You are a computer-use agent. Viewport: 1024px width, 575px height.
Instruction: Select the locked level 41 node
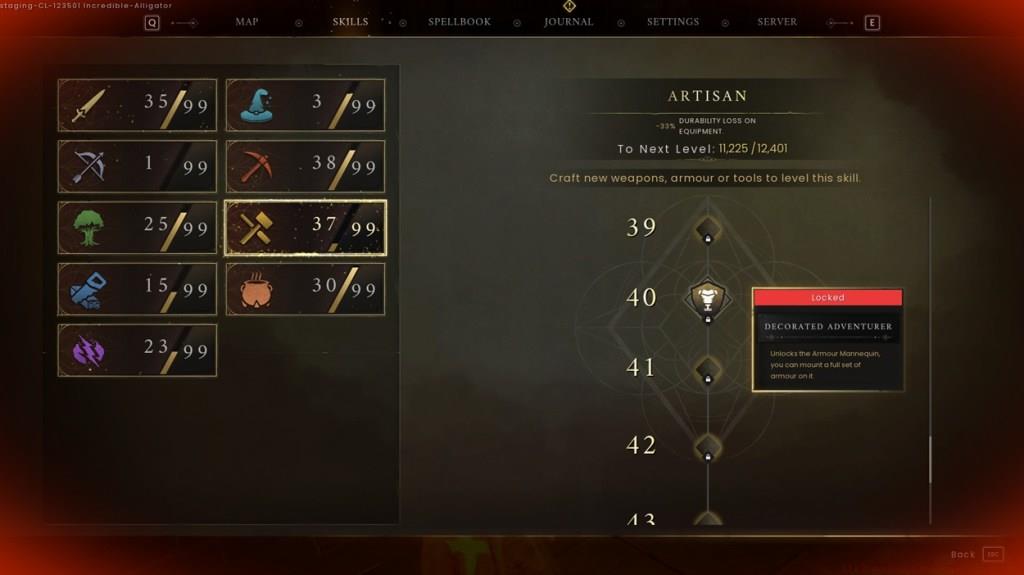[x=708, y=368]
